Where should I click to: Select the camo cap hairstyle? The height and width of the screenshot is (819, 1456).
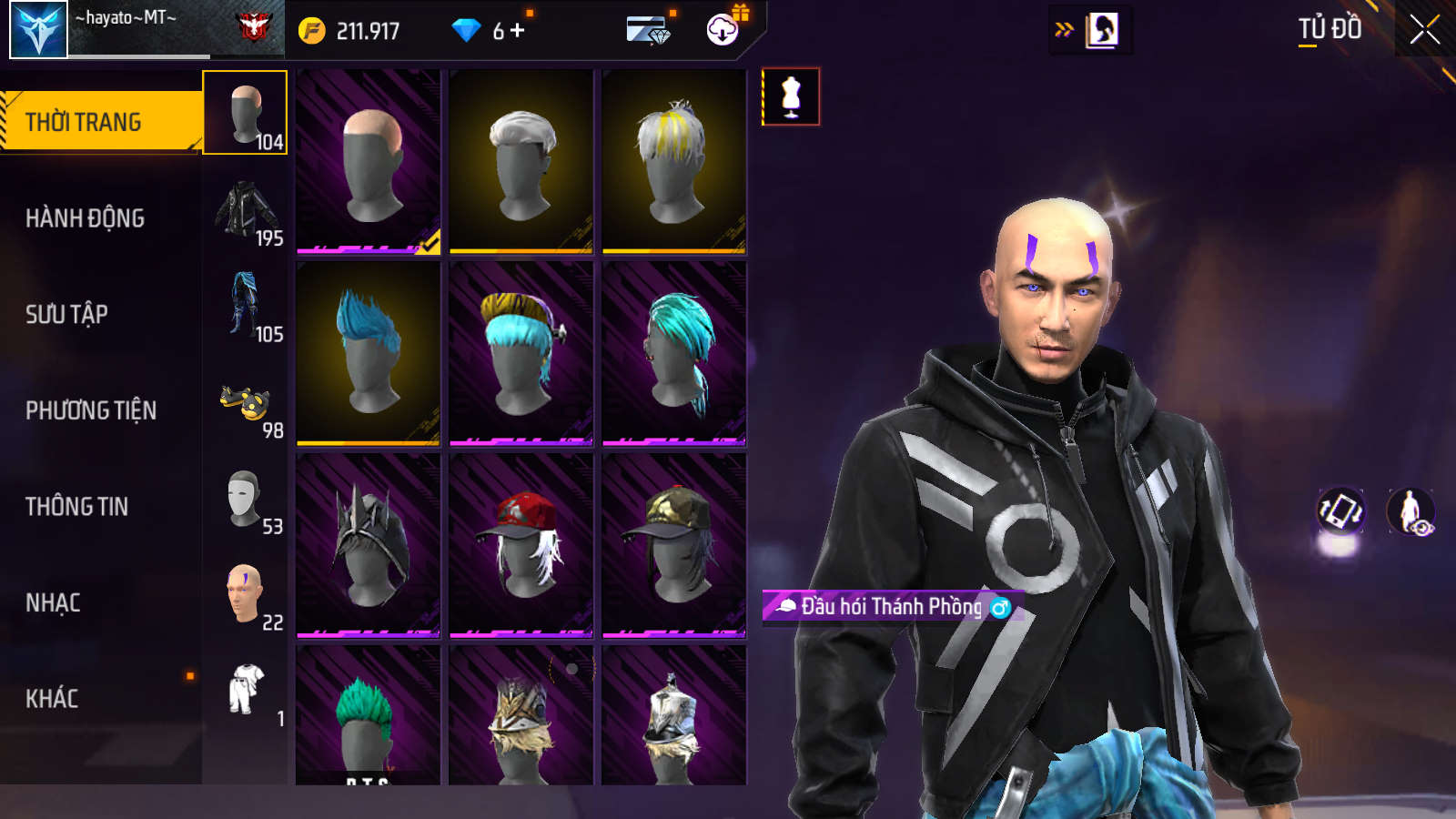[674, 545]
